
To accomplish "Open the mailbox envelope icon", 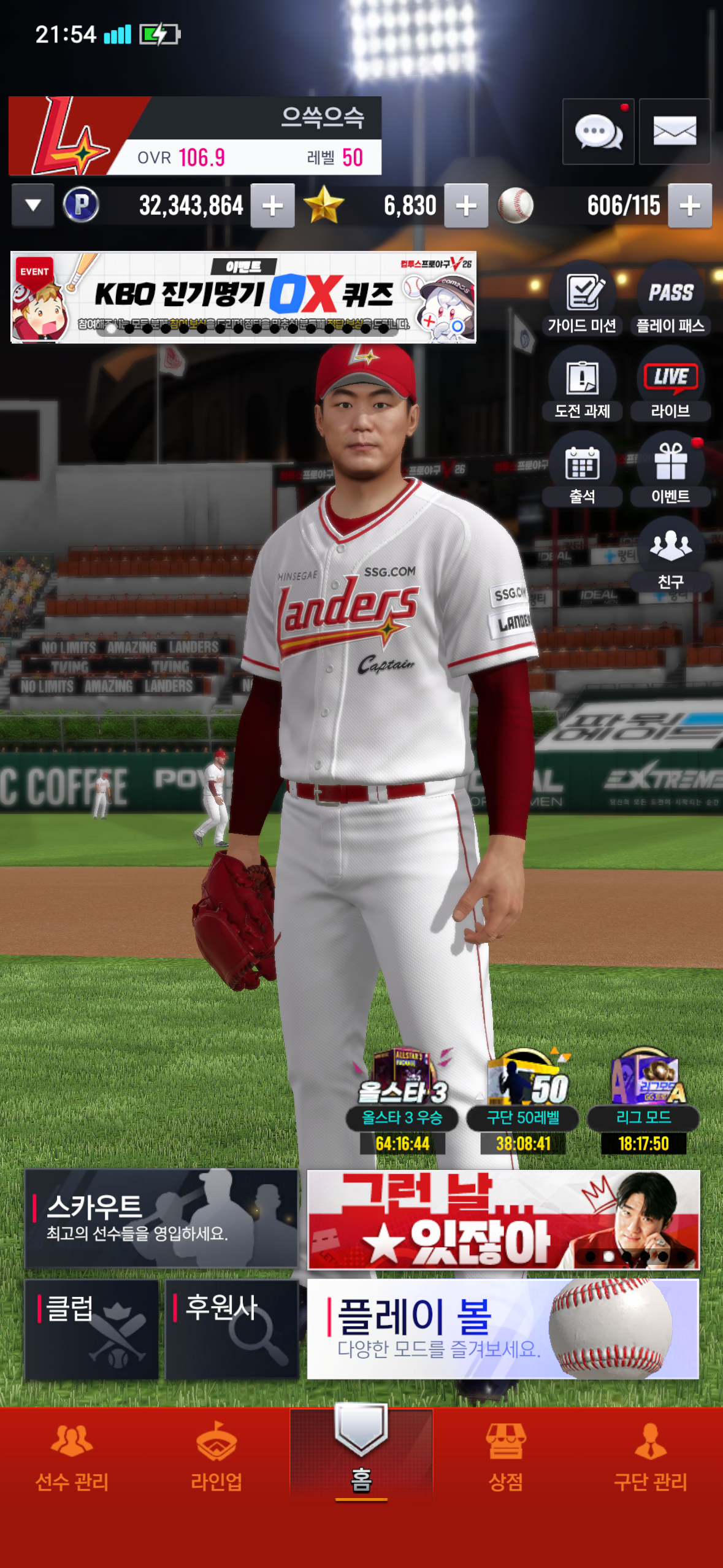I will 674,131.
